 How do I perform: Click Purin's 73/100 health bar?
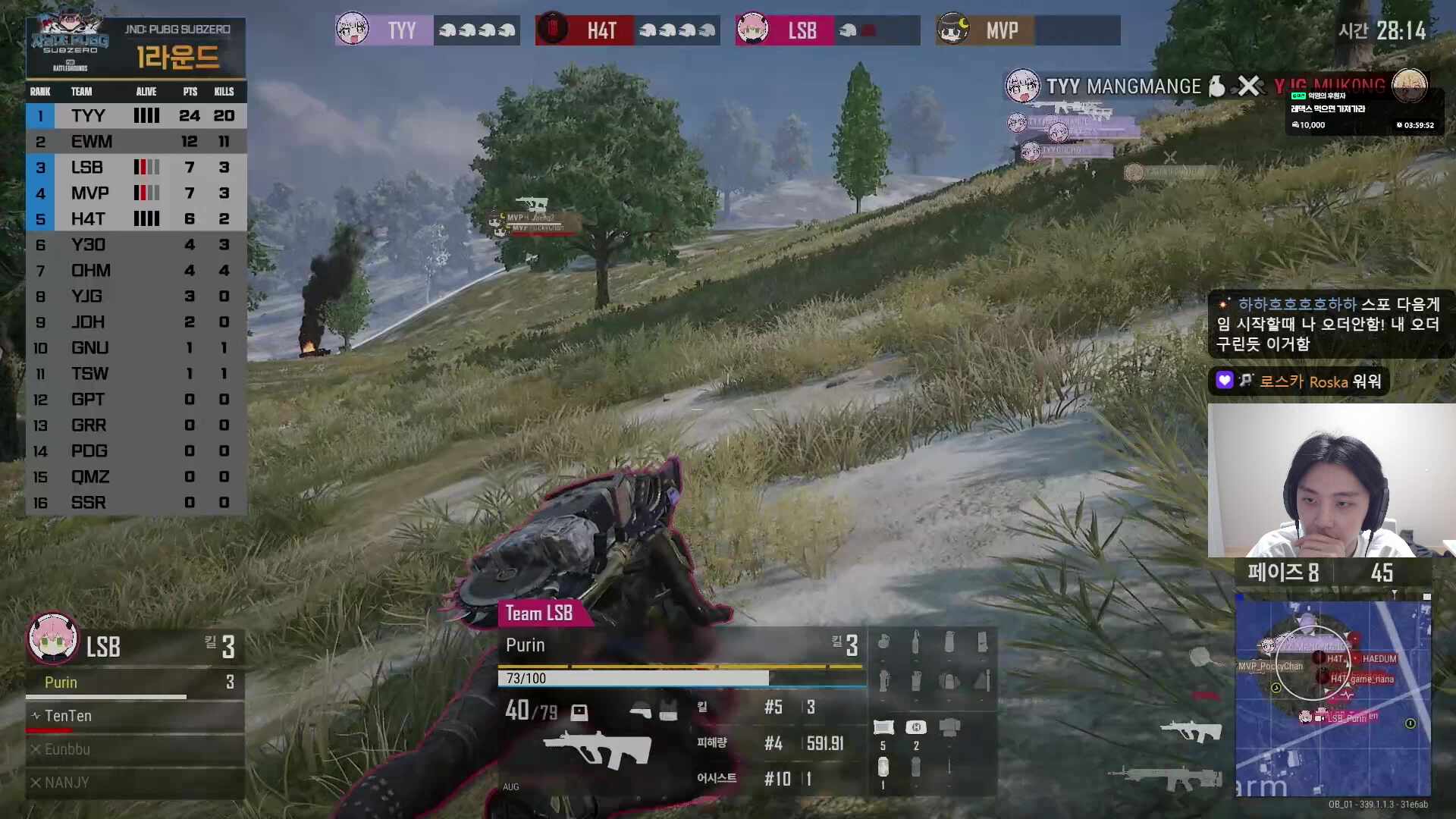pyautogui.click(x=631, y=677)
